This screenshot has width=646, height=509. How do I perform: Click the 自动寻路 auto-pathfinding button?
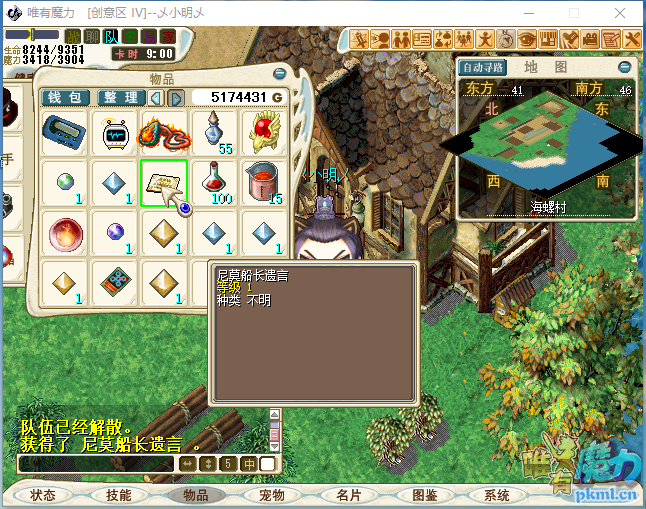(483, 67)
